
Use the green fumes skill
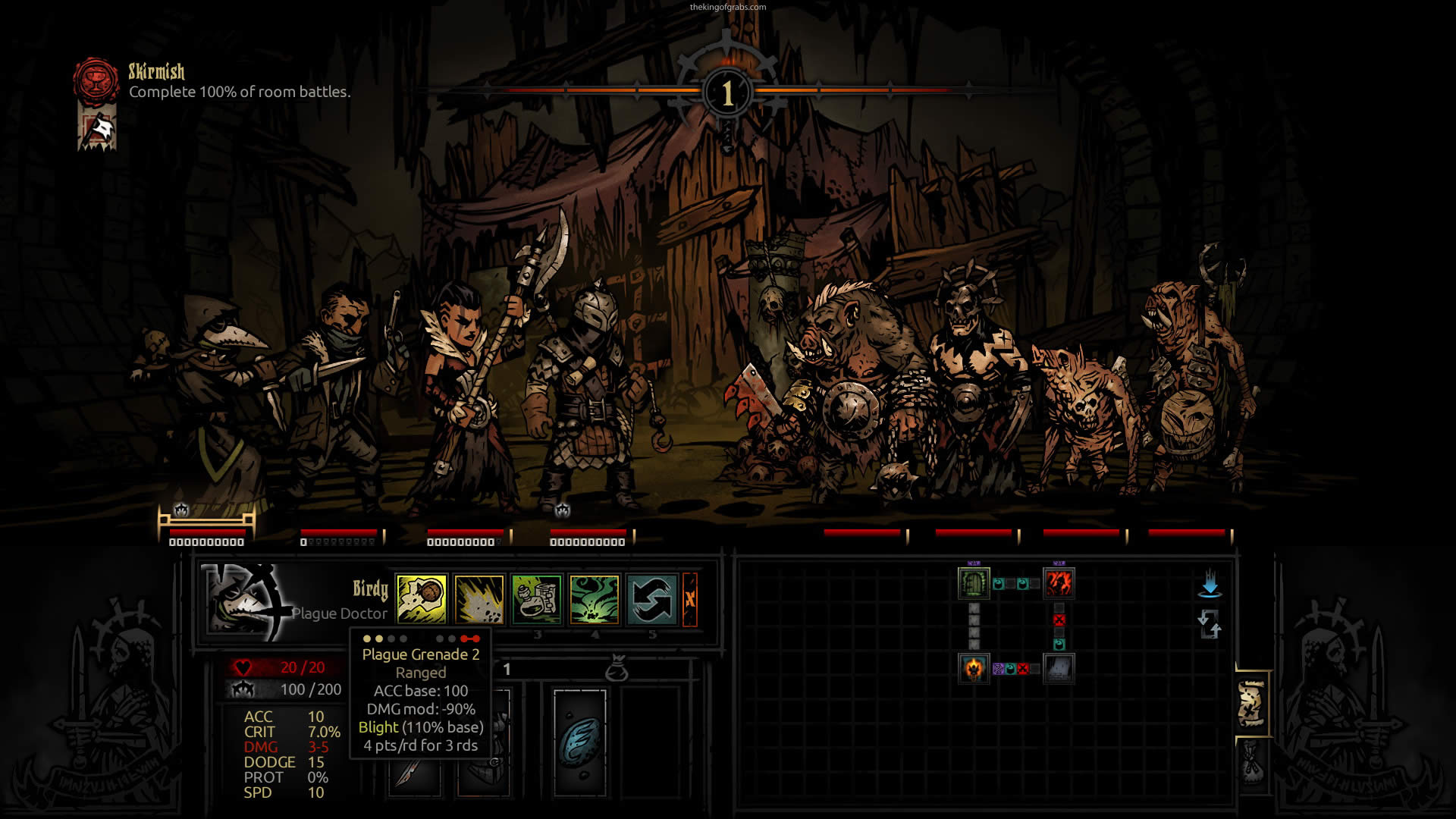click(595, 599)
